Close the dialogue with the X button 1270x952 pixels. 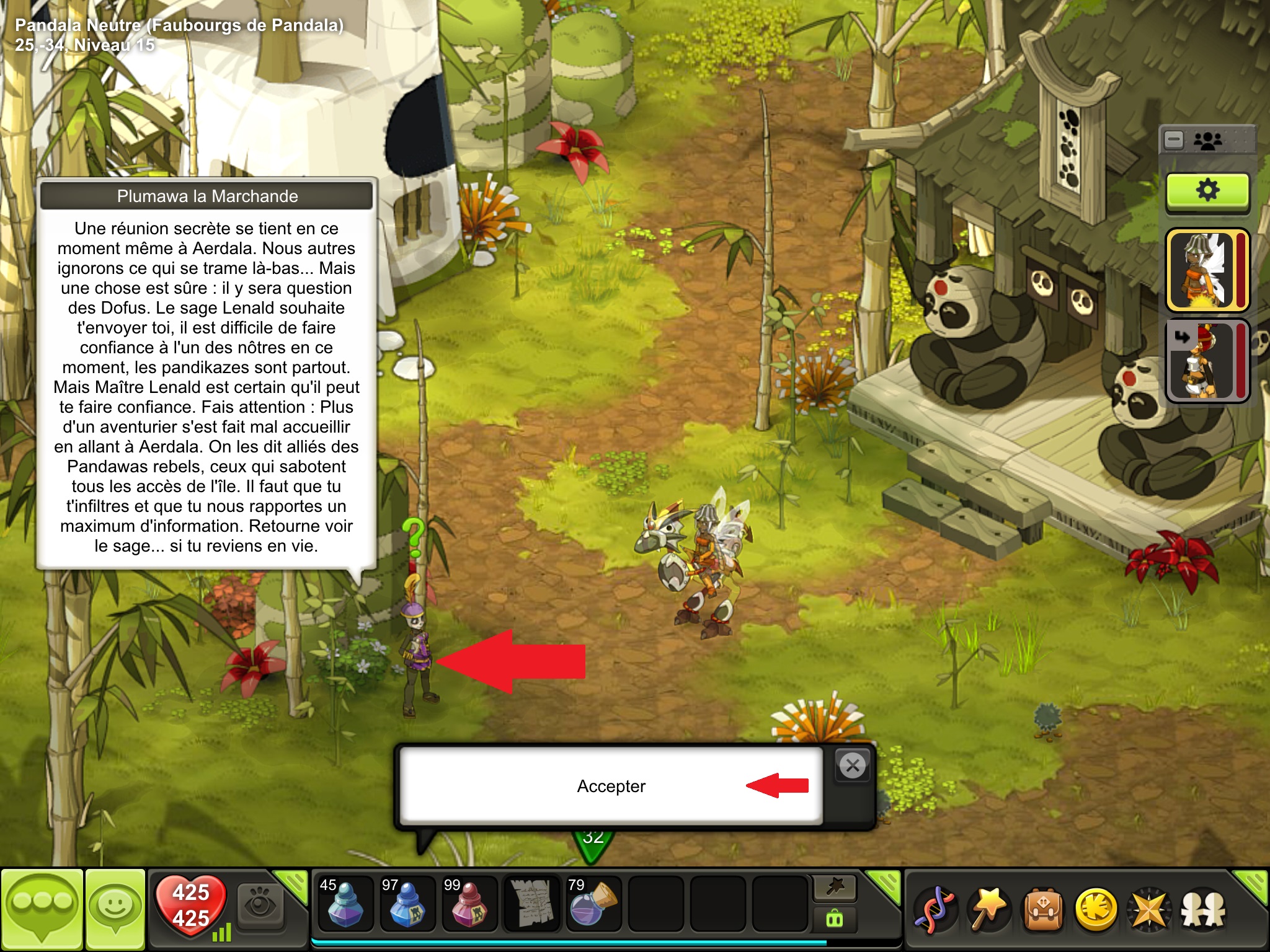click(853, 766)
